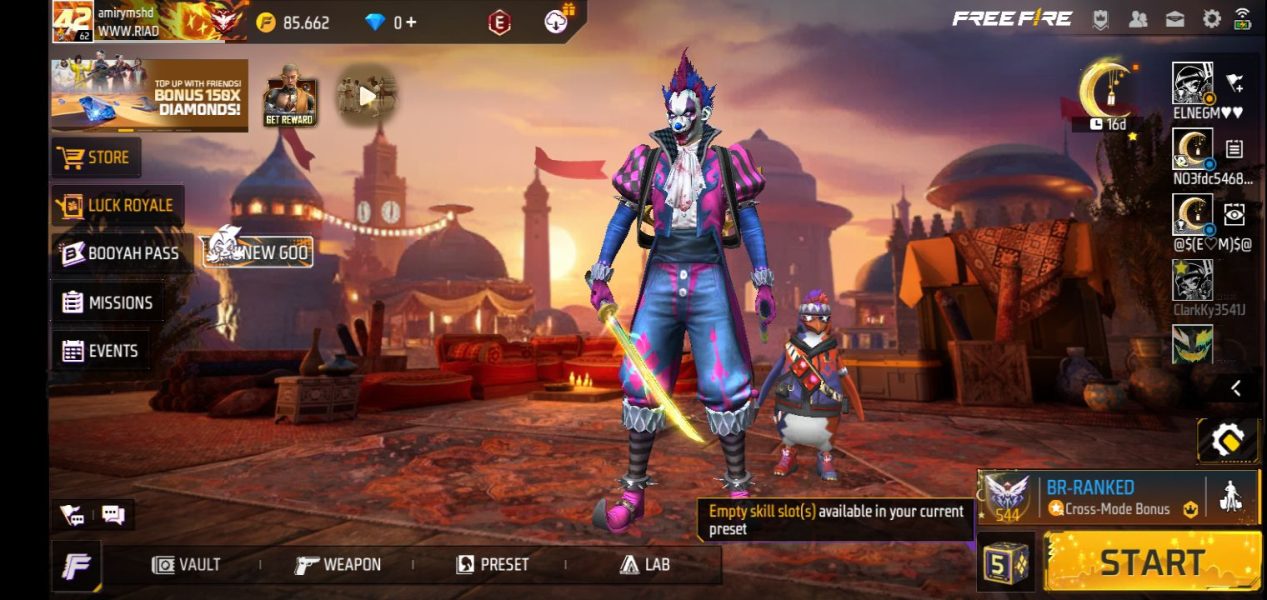Open the Lab tab

click(644, 565)
